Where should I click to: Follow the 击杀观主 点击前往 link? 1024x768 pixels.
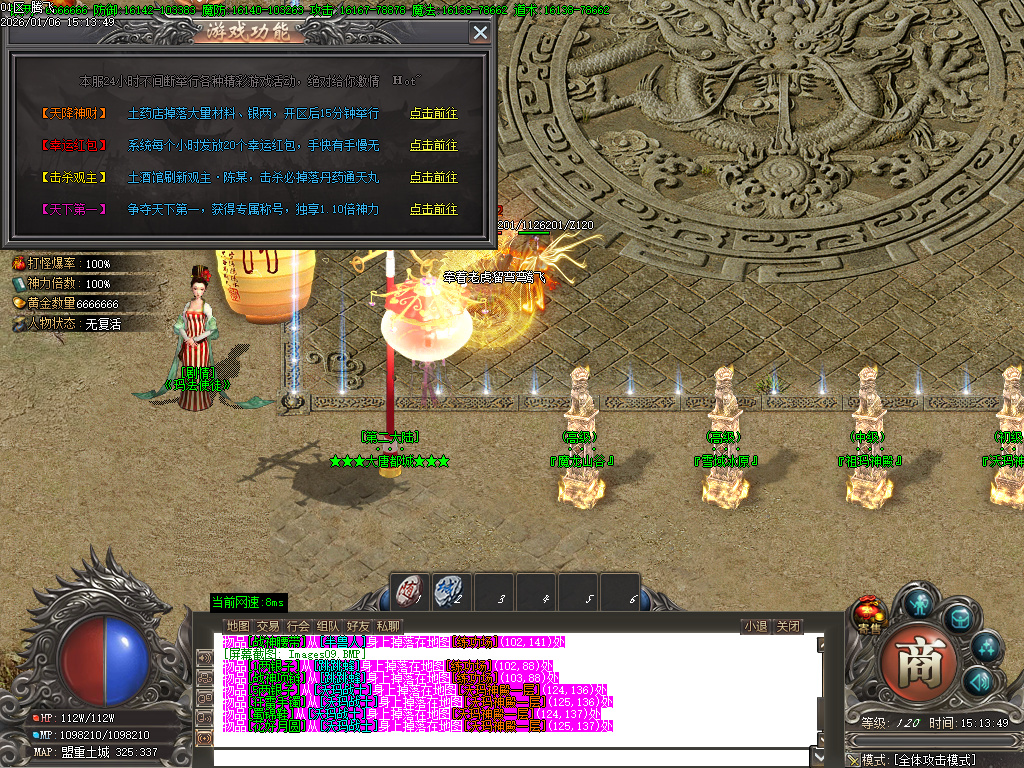click(x=433, y=178)
